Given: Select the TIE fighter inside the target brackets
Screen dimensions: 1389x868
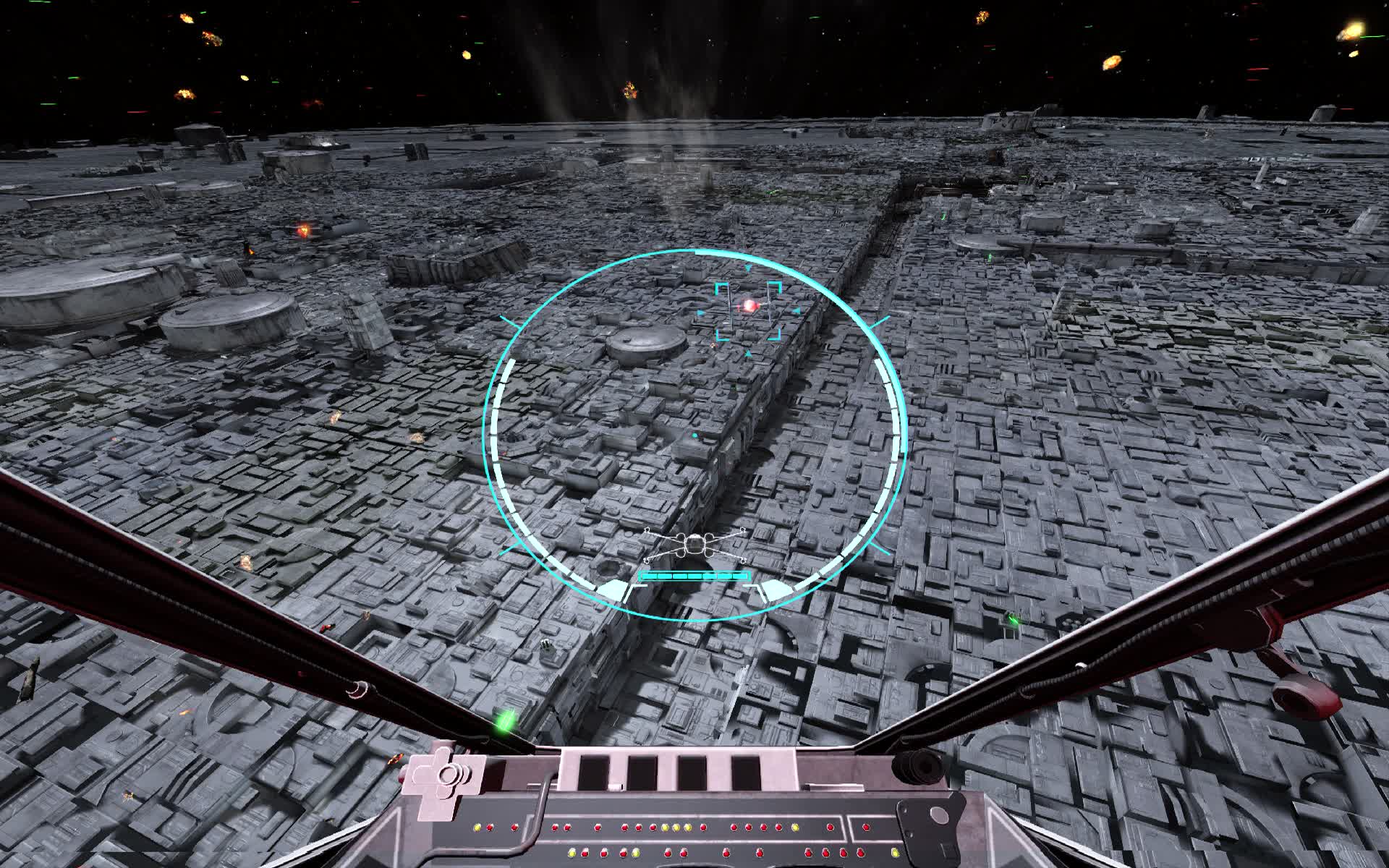Looking at the screenshot, I should [750, 305].
